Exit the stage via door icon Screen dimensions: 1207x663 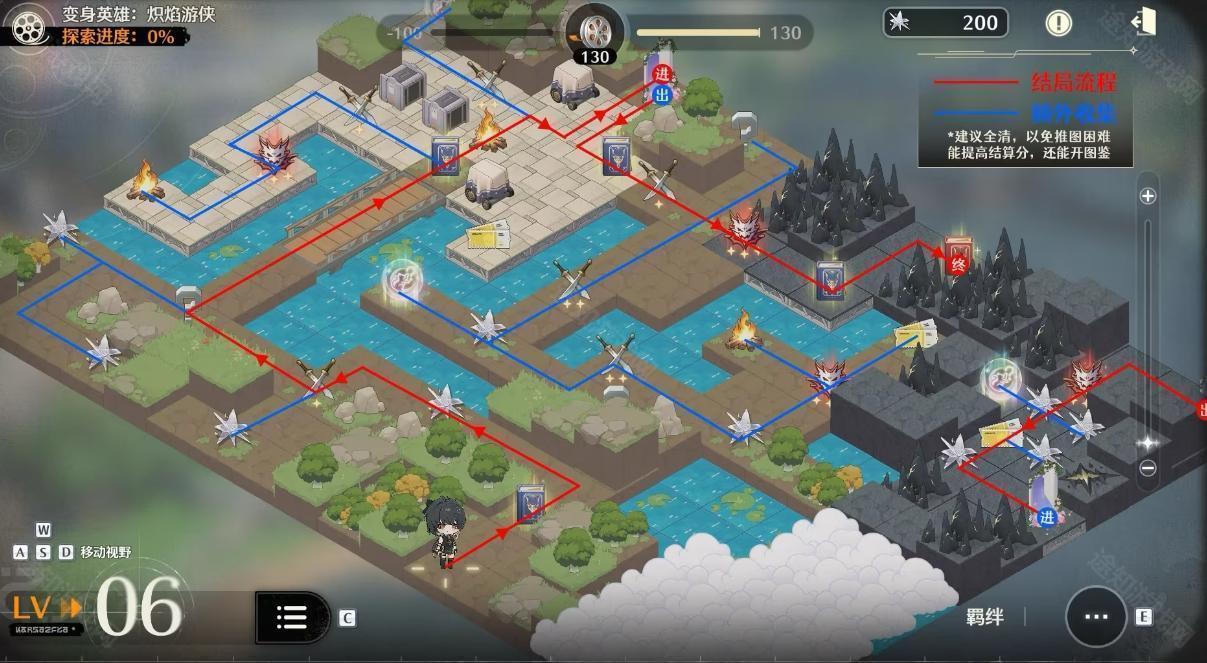(1143, 22)
